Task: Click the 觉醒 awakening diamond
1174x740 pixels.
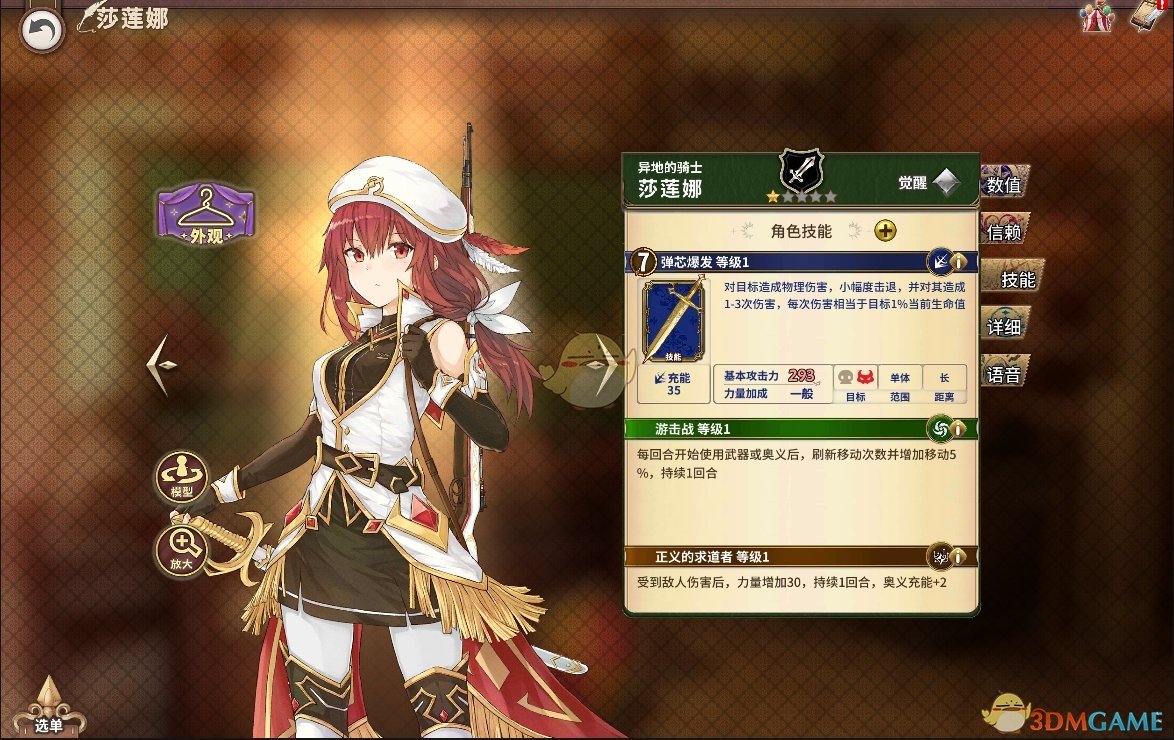Action: tap(946, 183)
